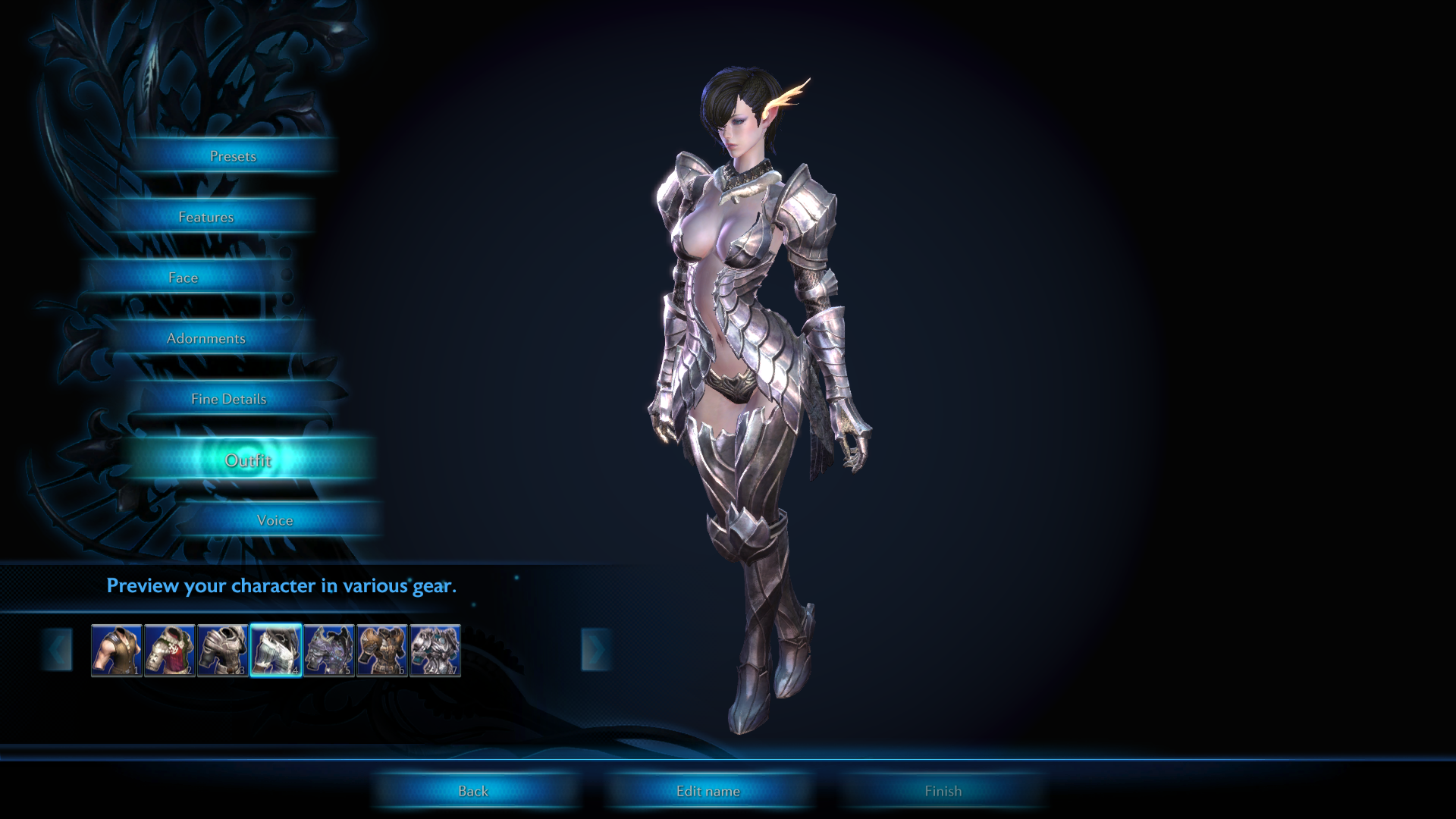Screen dimensions: 1456x819
Task: Select outfit 6, the bronze-gold armor
Action: 382,650
